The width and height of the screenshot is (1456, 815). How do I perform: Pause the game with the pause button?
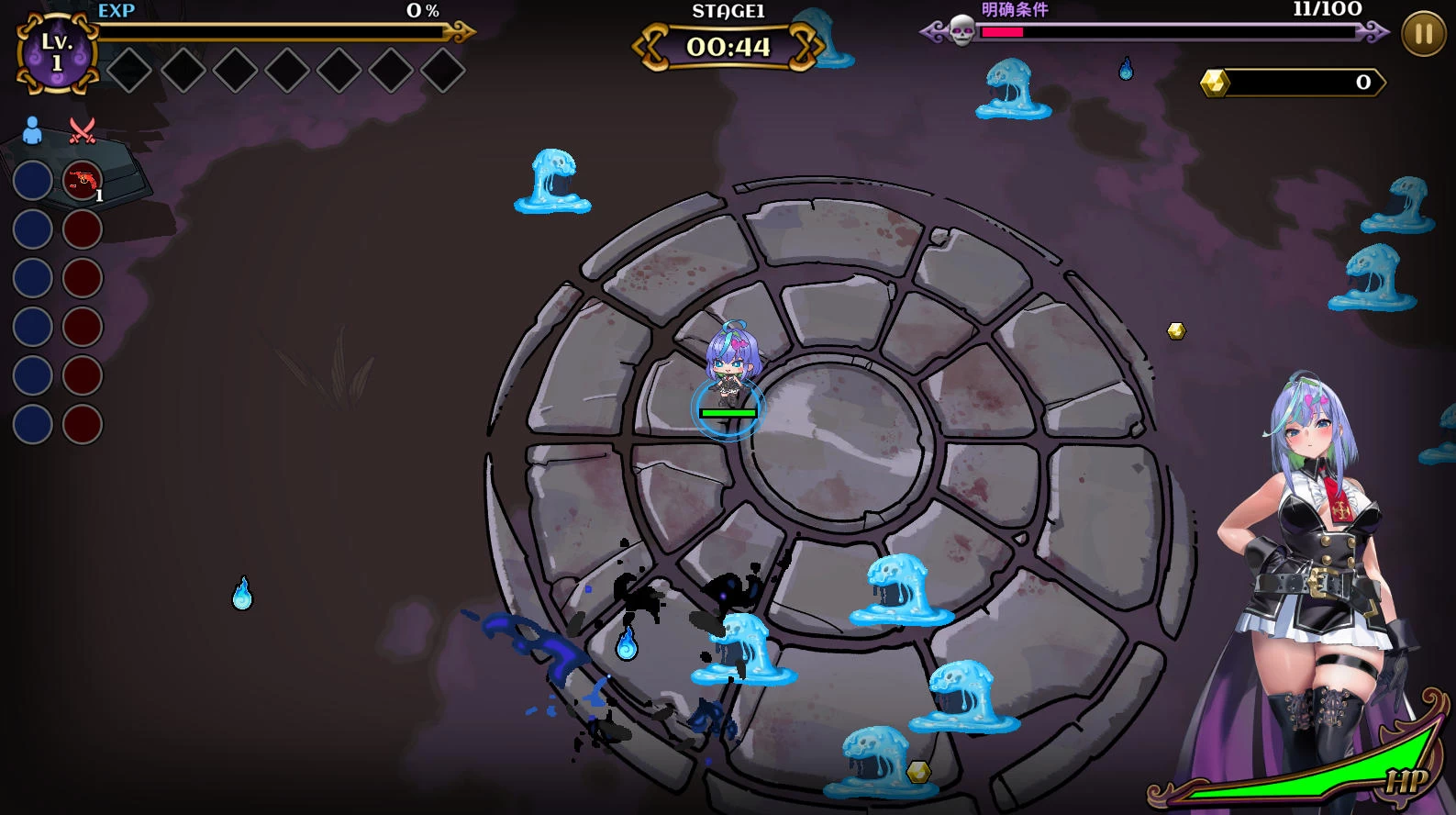[1423, 35]
